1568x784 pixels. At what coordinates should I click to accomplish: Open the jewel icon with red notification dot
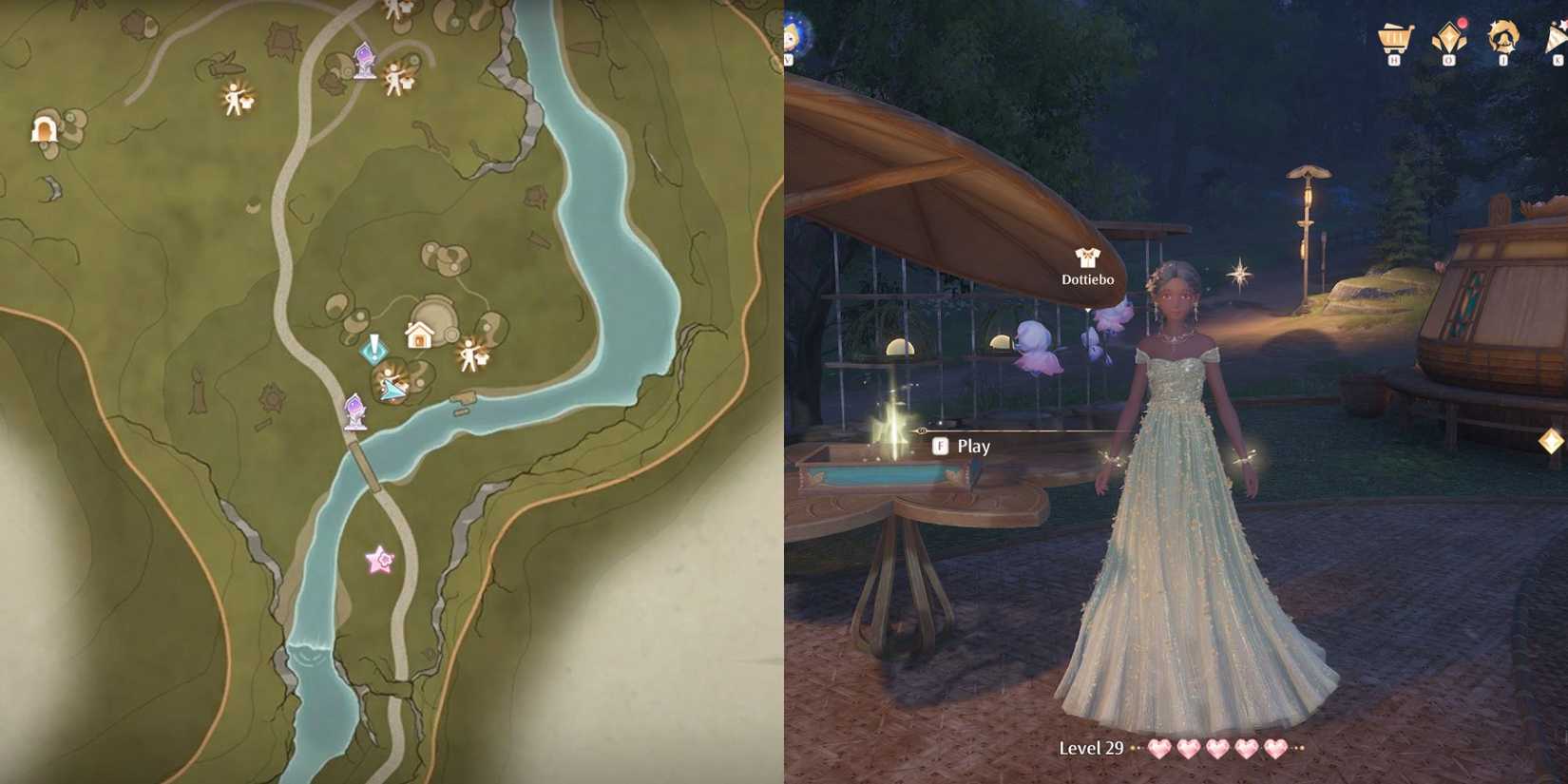pyautogui.click(x=1447, y=40)
